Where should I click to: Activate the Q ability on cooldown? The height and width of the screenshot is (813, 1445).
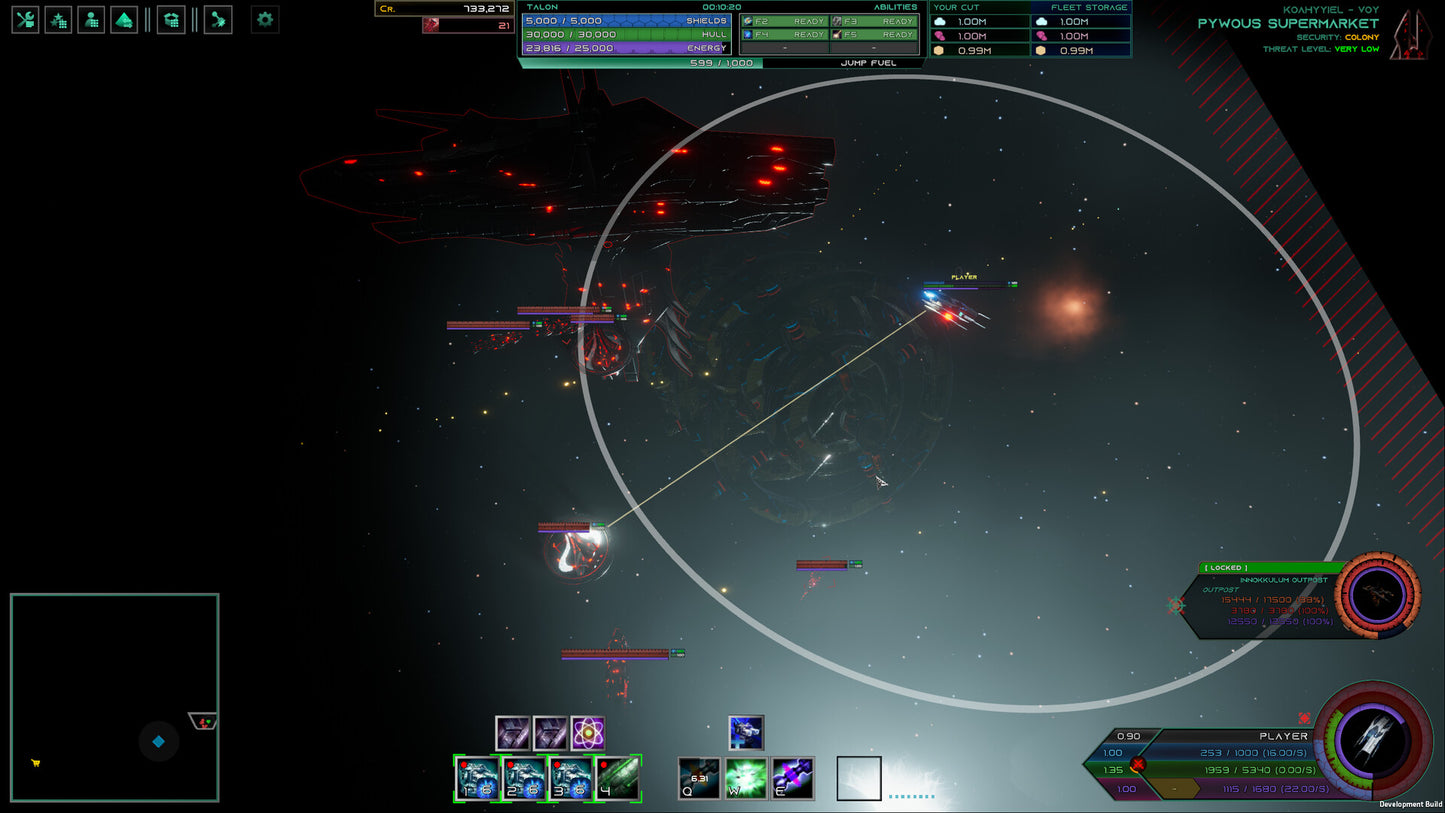699,778
